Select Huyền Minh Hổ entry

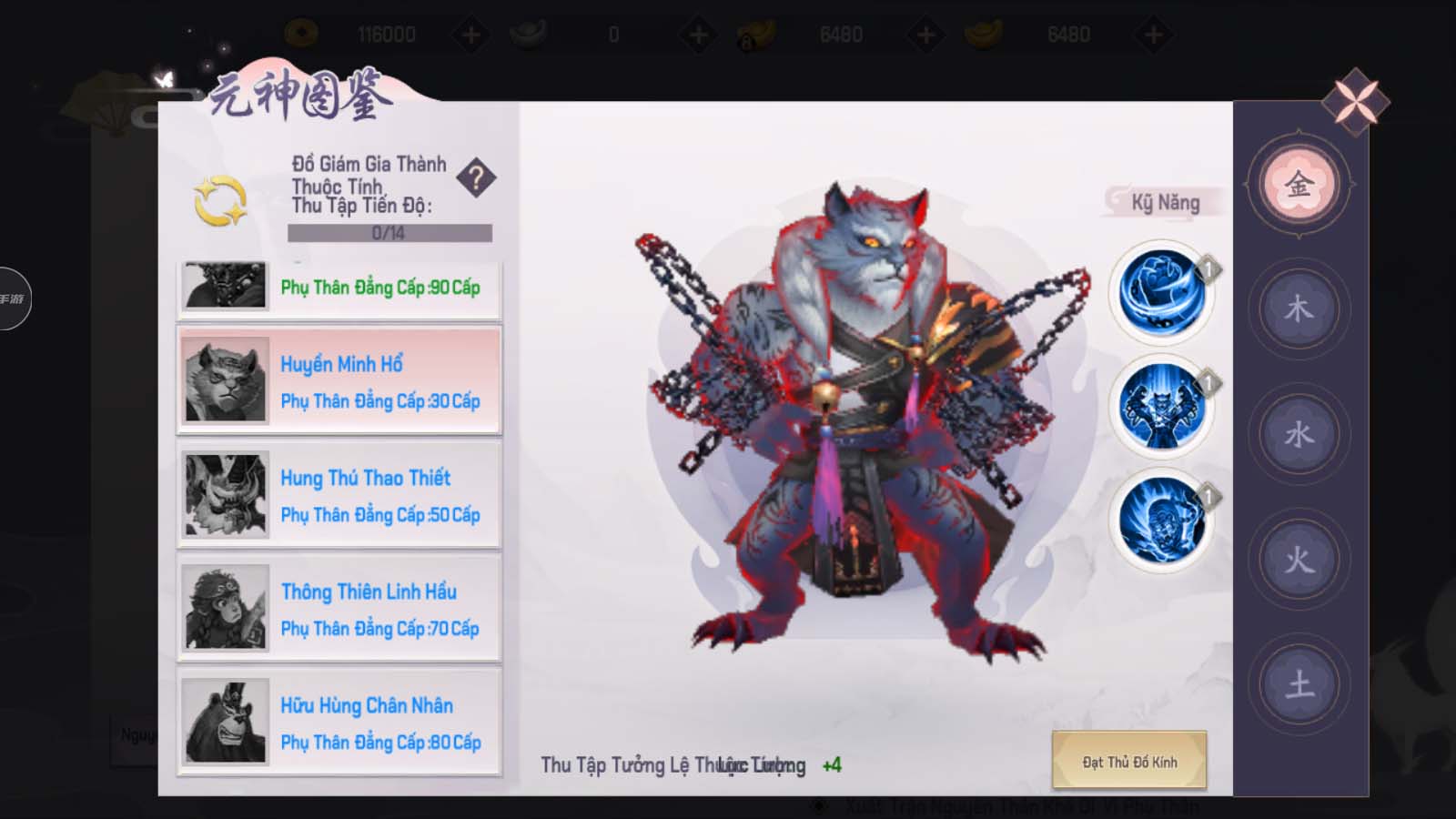click(x=339, y=380)
